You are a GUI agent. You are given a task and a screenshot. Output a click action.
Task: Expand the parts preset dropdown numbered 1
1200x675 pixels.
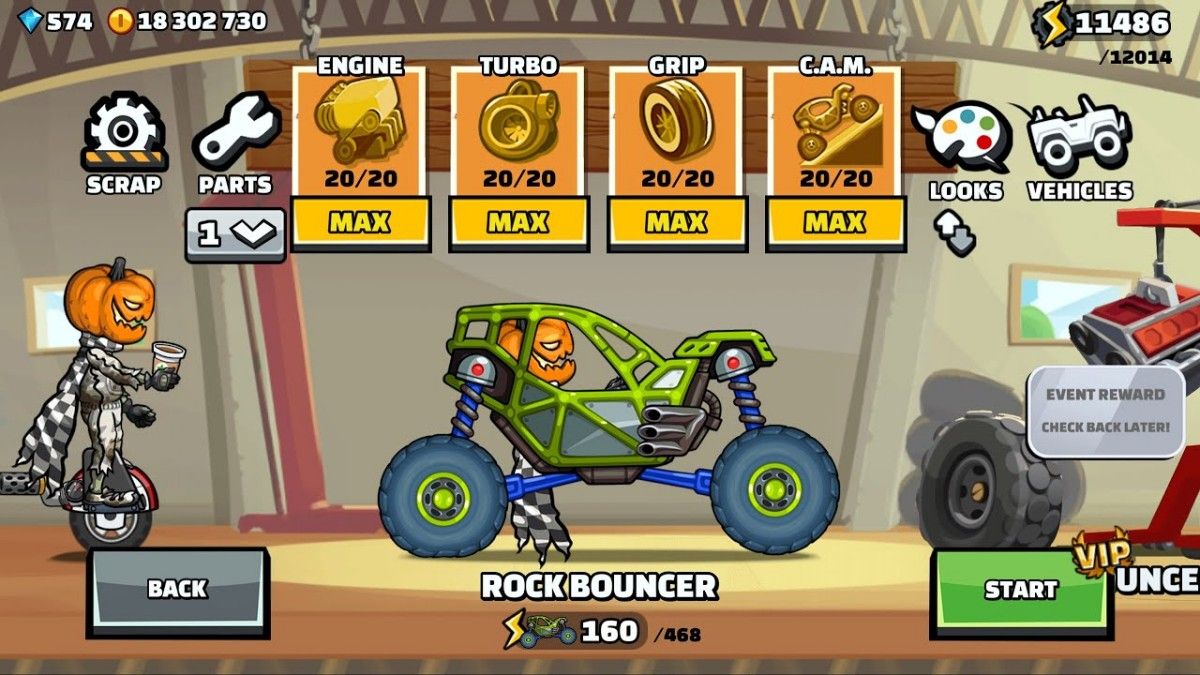[x=235, y=234]
